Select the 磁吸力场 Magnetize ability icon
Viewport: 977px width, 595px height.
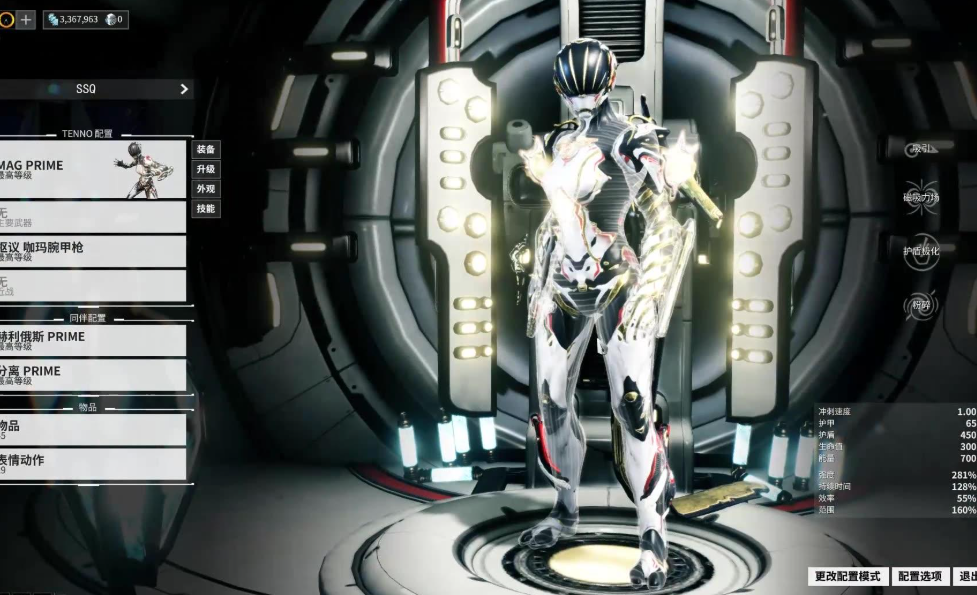920,198
